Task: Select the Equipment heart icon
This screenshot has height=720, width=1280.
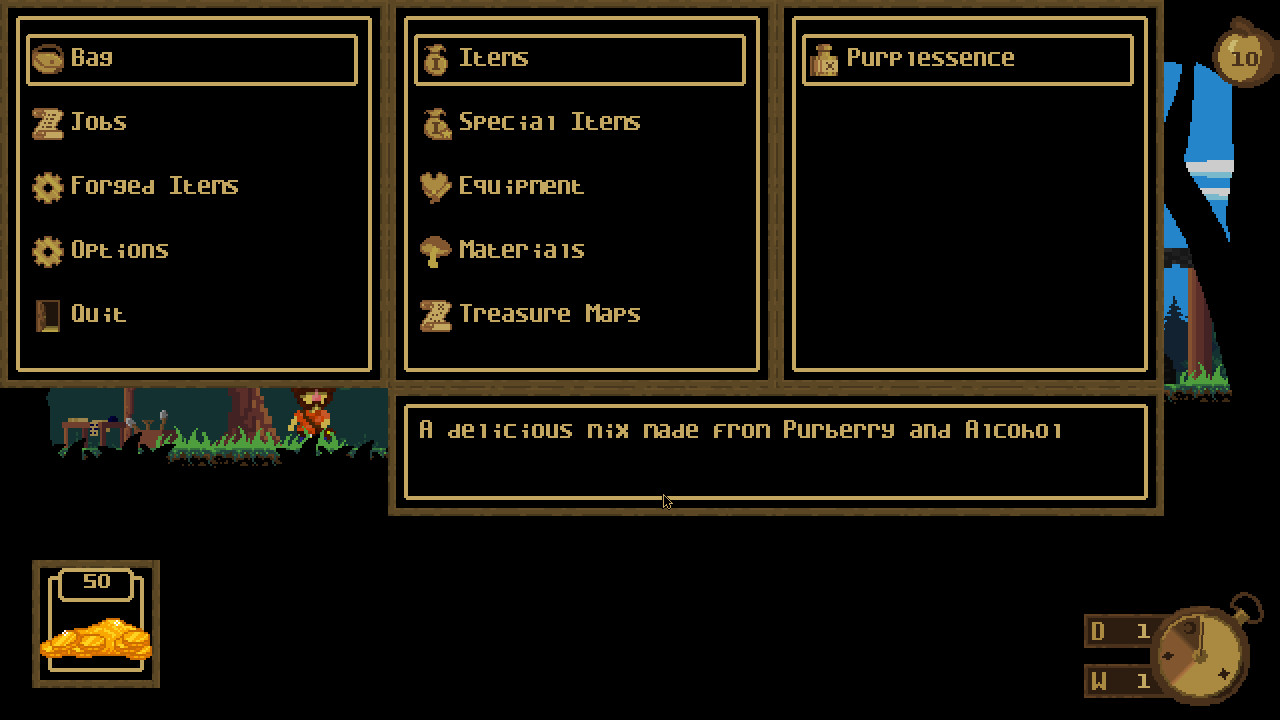Action: click(434, 186)
